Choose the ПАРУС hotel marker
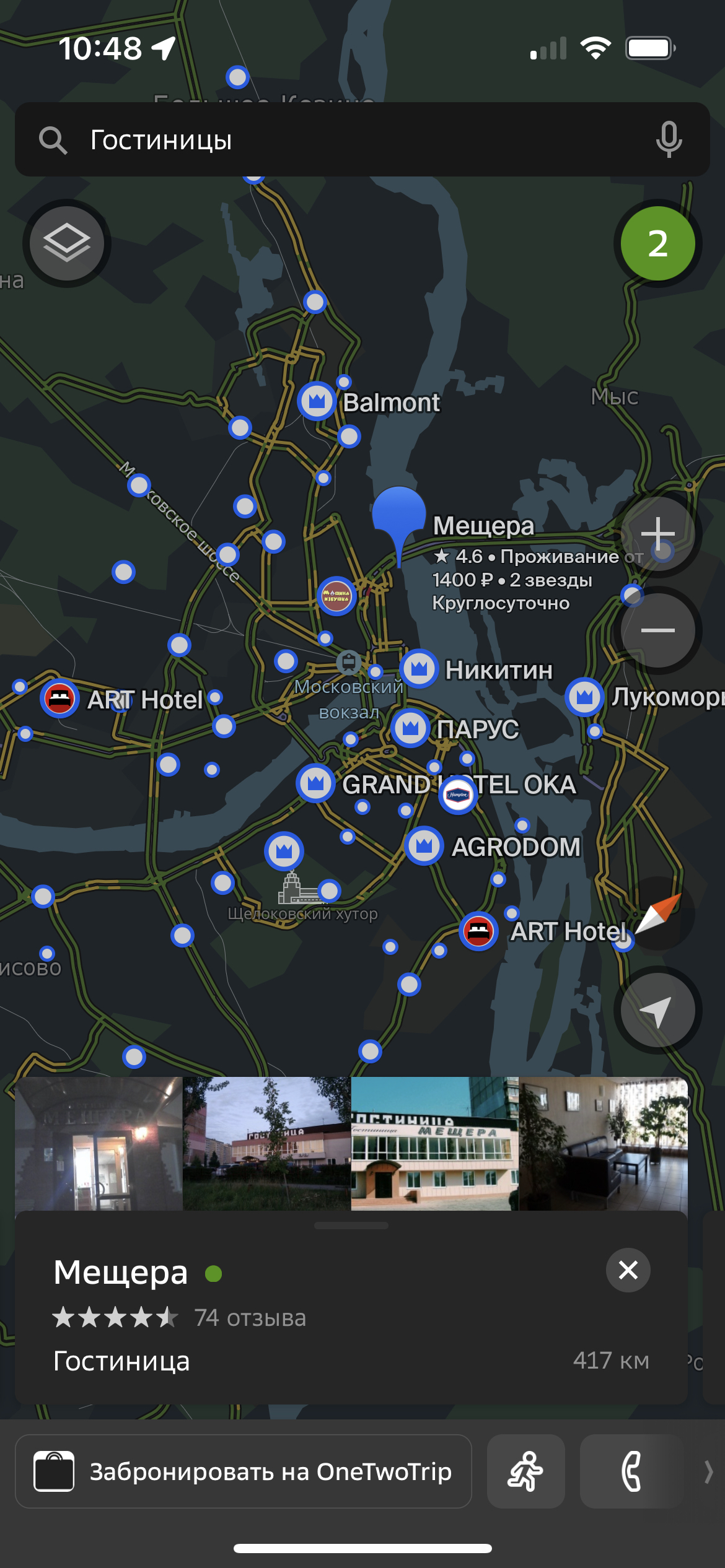Viewport: 725px width, 1568px height. coord(411,728)
